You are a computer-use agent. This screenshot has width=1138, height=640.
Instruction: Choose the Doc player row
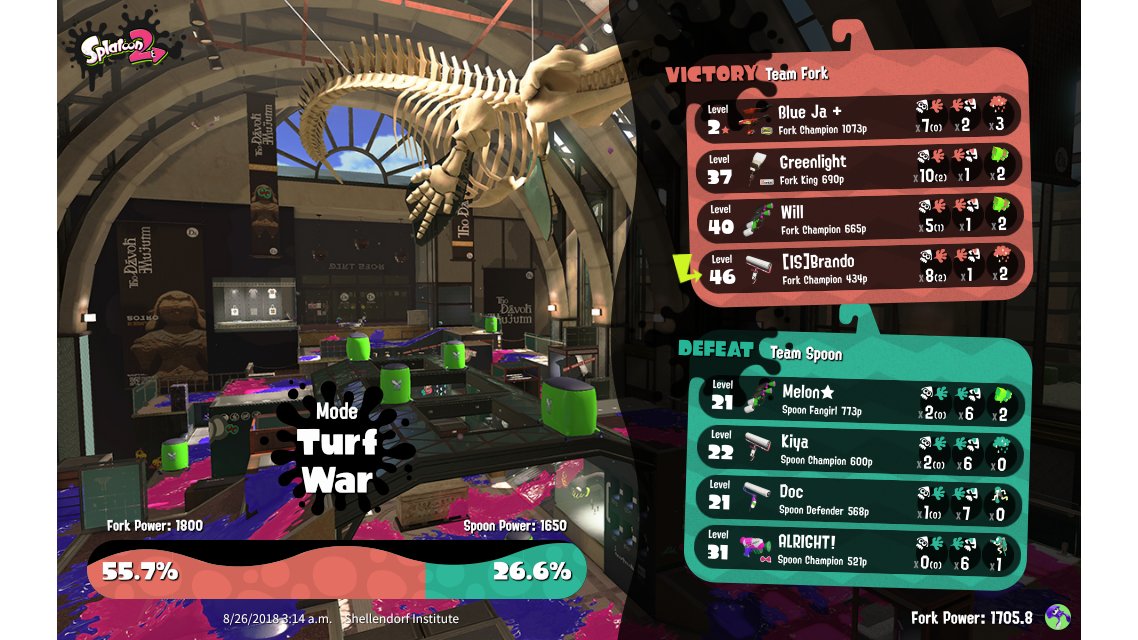[858, 499]
